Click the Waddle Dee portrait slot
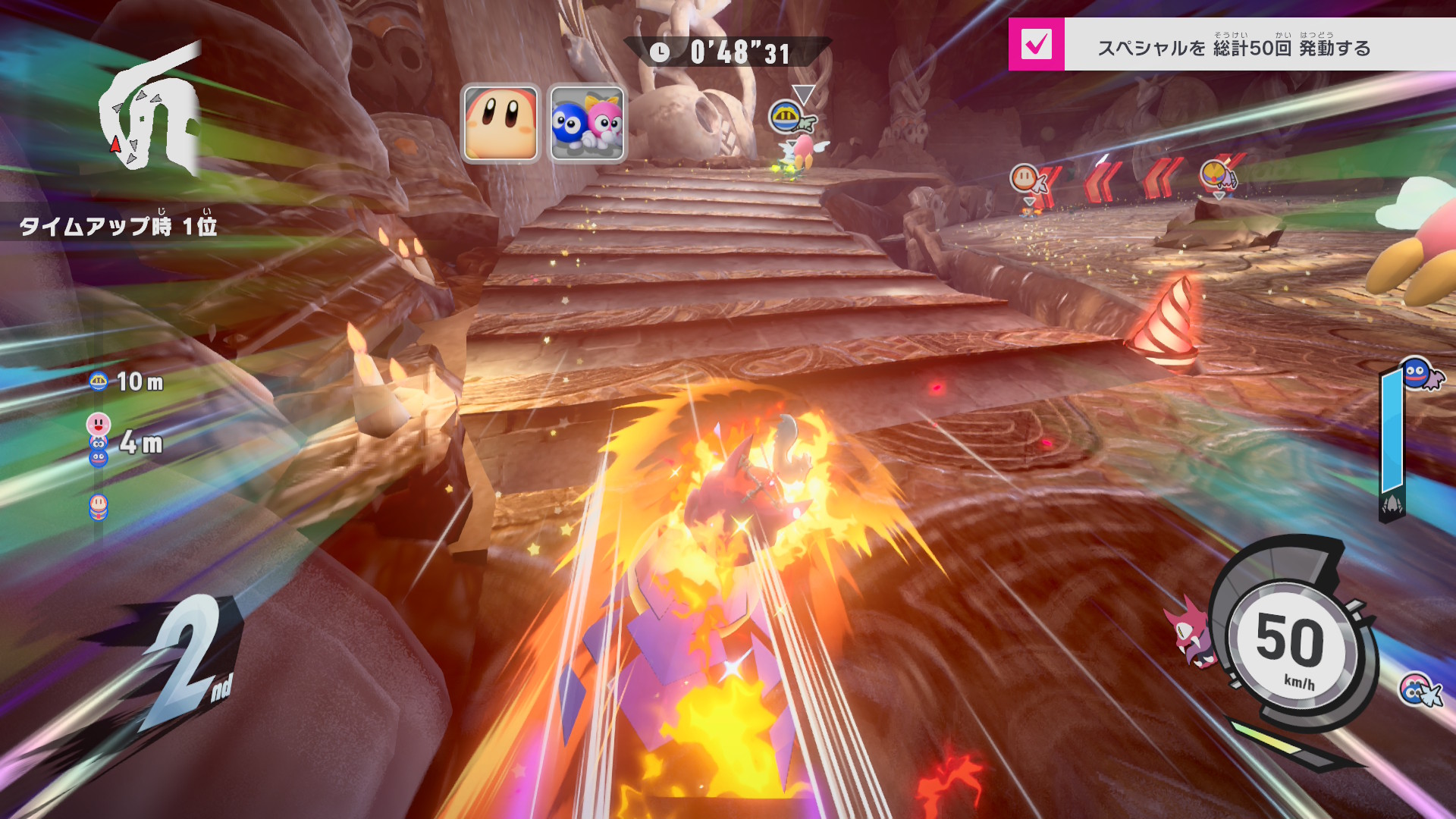This screenshot has width=1456, height=819. 500,123
